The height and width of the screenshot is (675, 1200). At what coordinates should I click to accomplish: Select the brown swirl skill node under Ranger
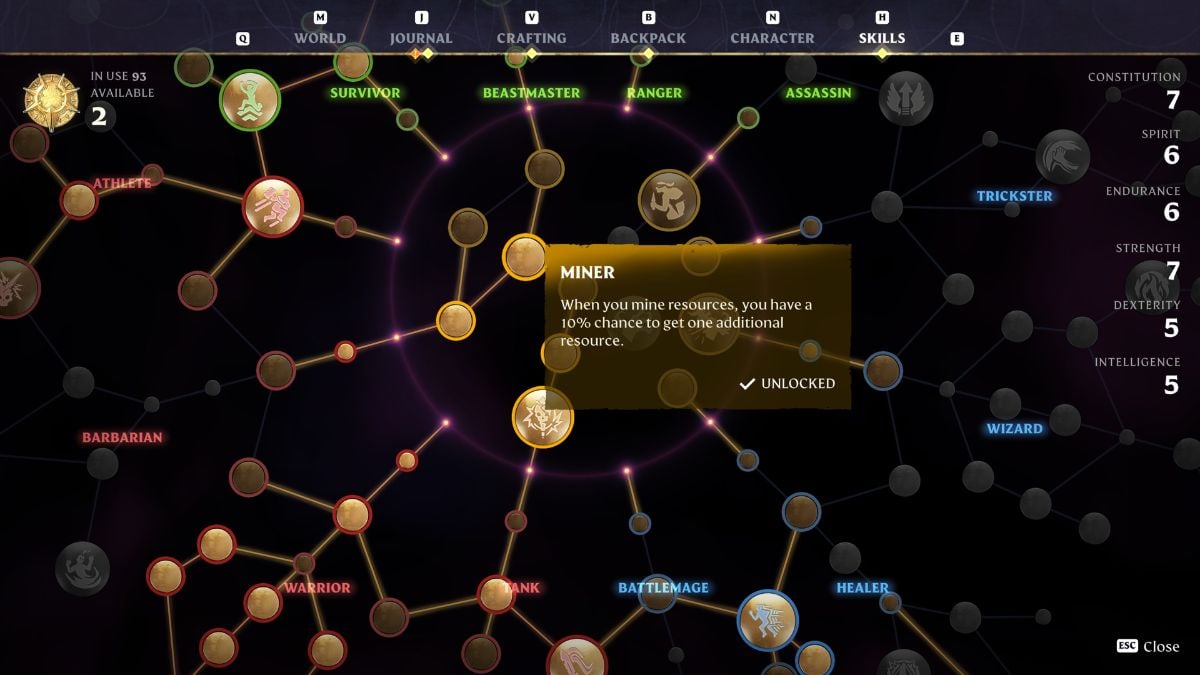click(668, 200)
